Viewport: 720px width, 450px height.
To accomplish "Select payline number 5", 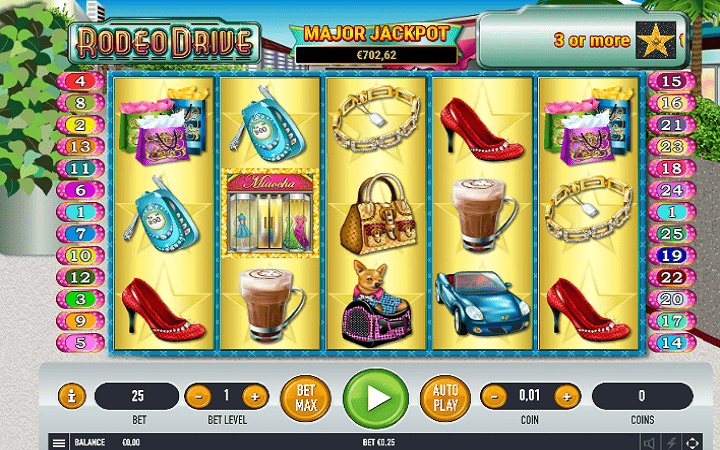I will tap(81, 342).
